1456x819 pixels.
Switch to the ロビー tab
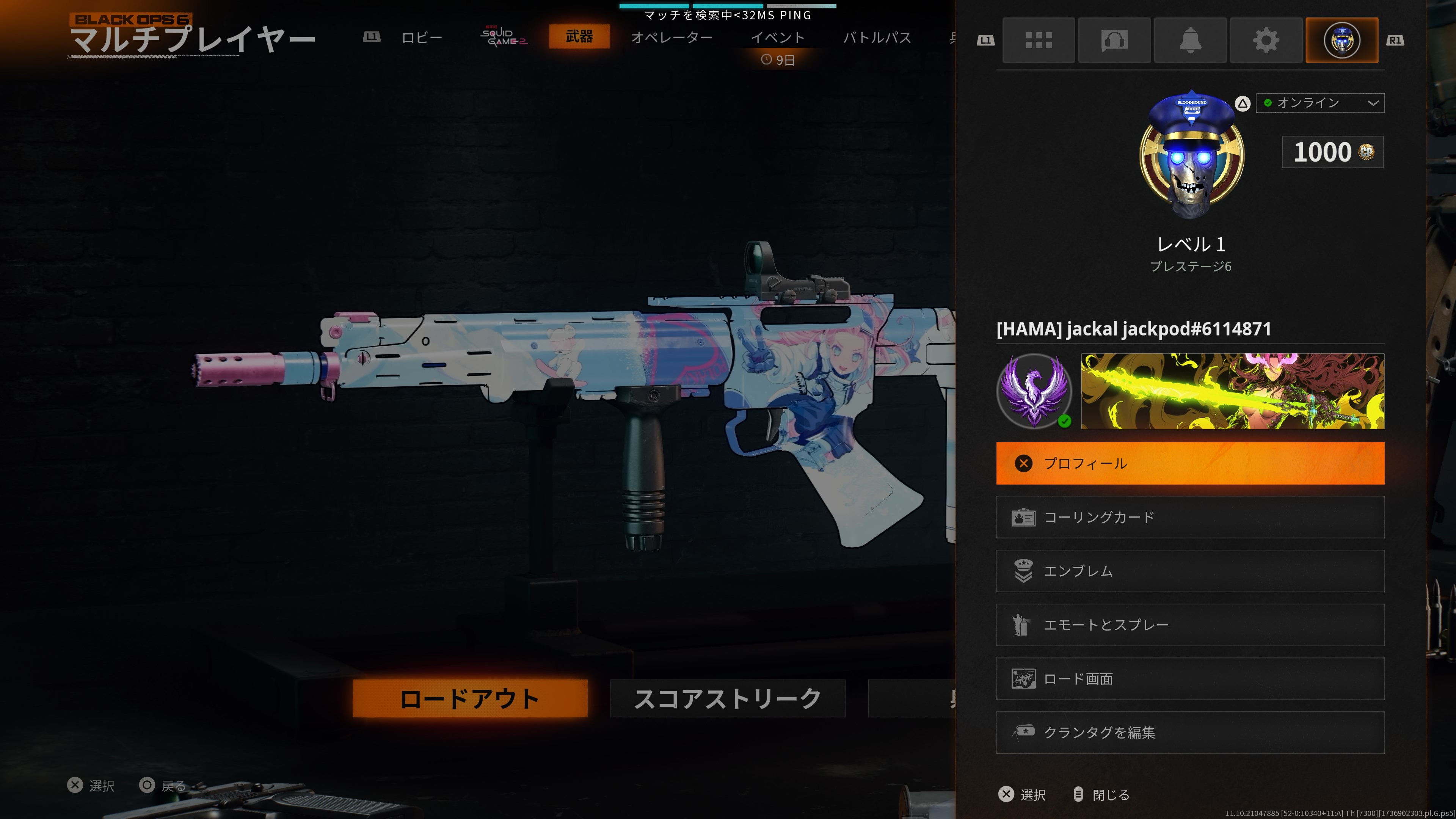422,37
